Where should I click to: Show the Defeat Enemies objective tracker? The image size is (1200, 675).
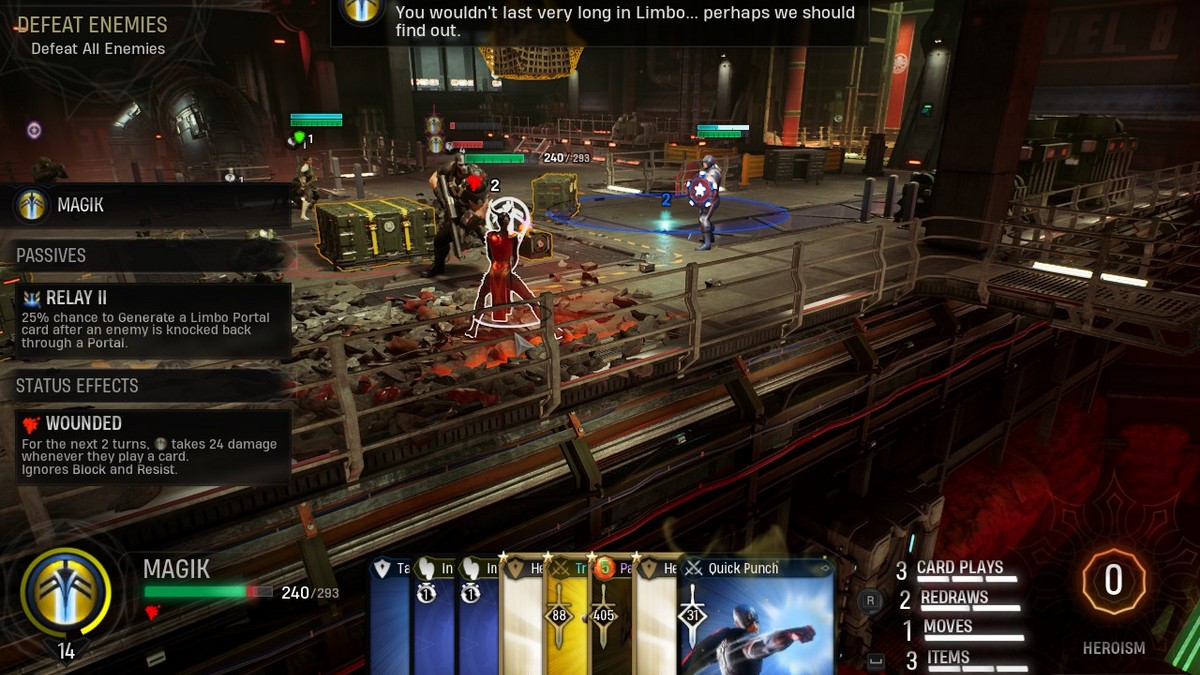click(92, 34)
